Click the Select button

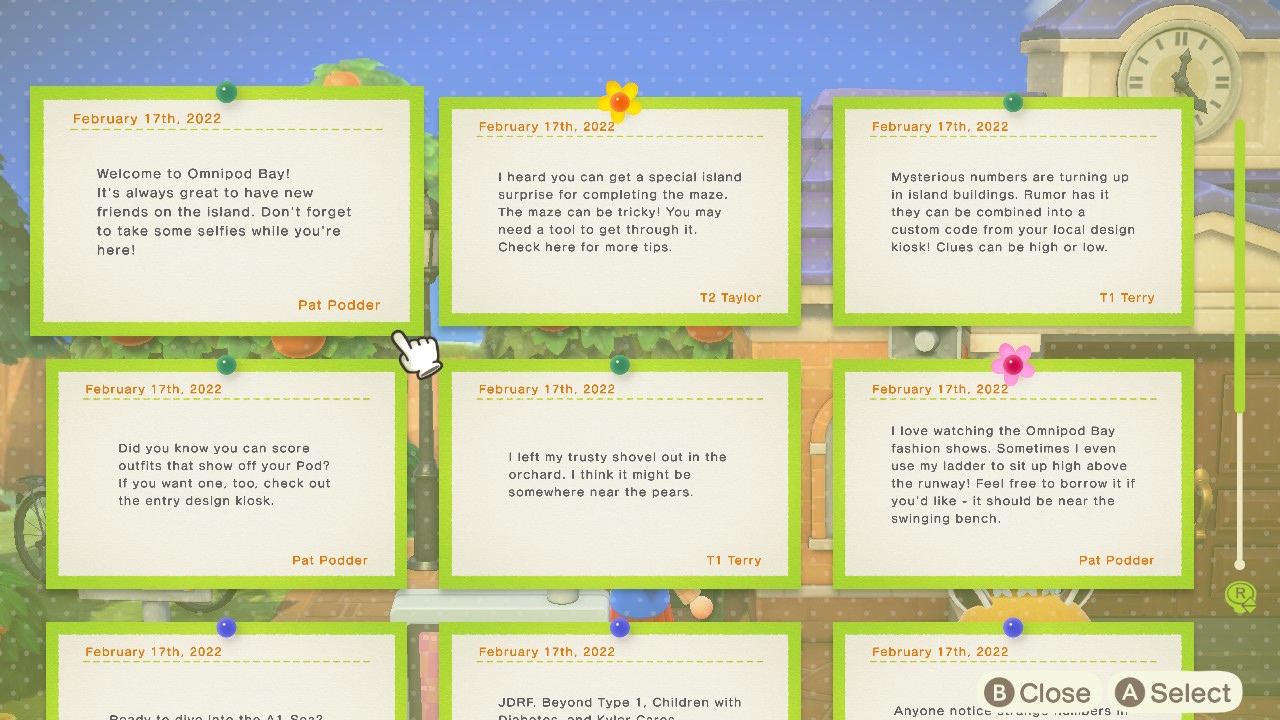(x=1174, y=693)
